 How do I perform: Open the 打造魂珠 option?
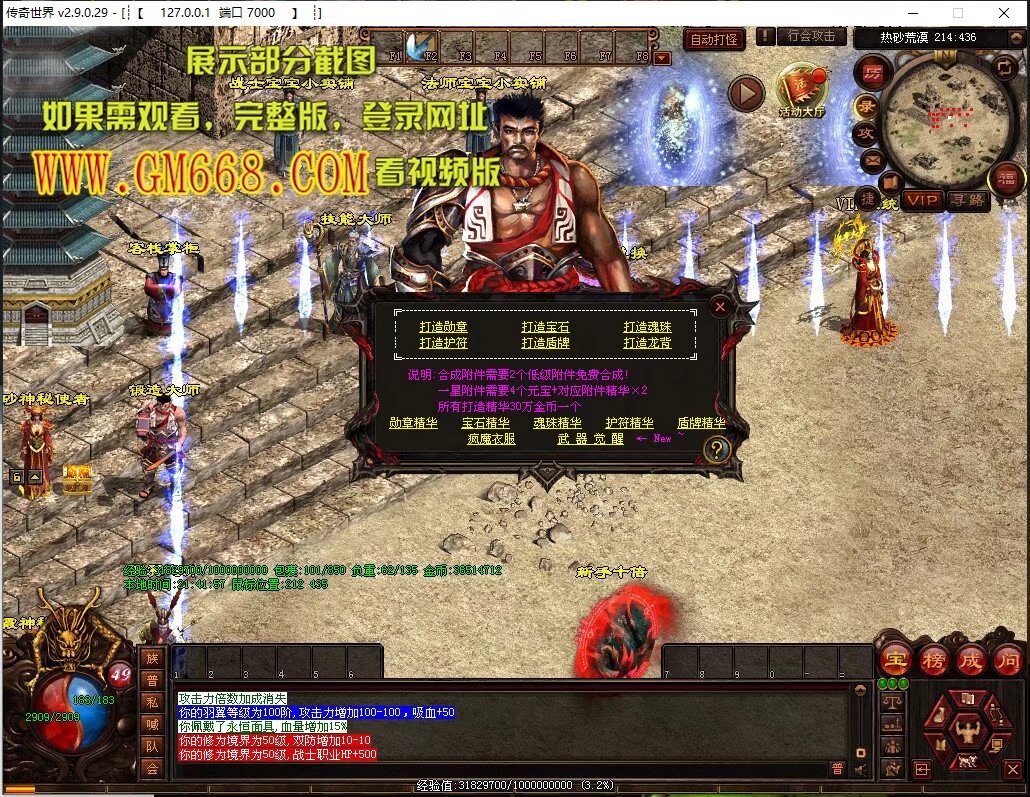click(648, 327)
